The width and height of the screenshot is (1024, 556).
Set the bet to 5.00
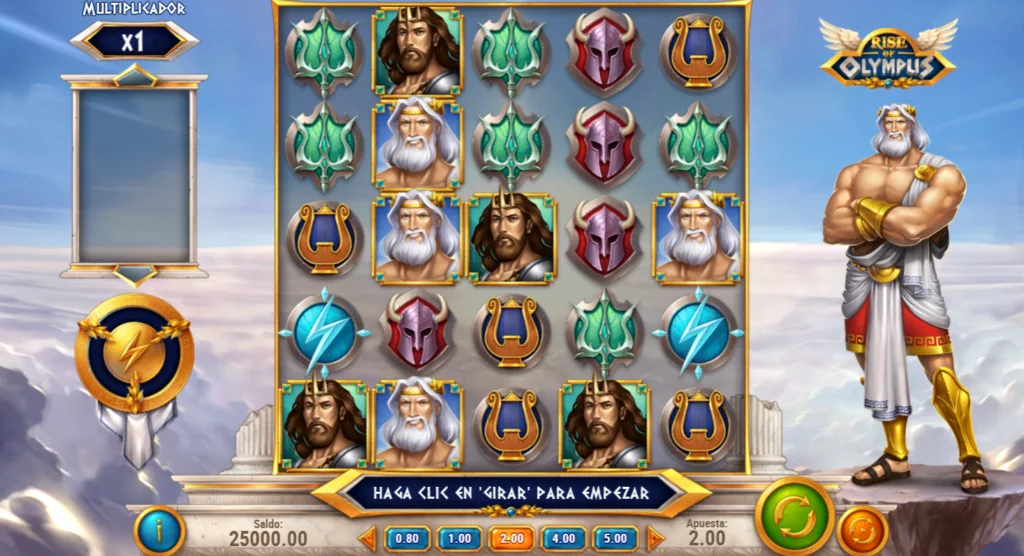tap(615, 538)
